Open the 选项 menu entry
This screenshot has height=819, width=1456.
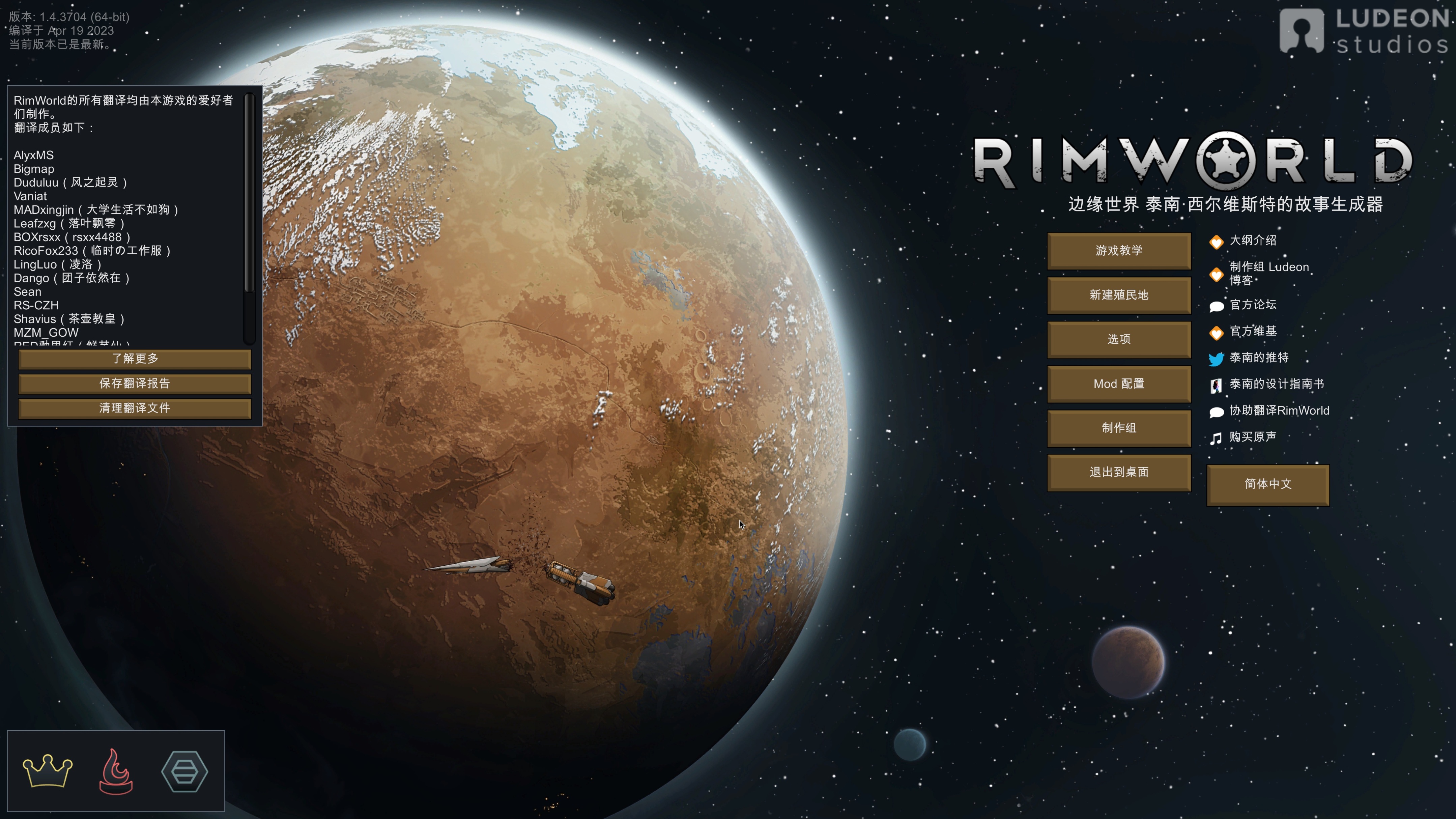pos(1119,339)
